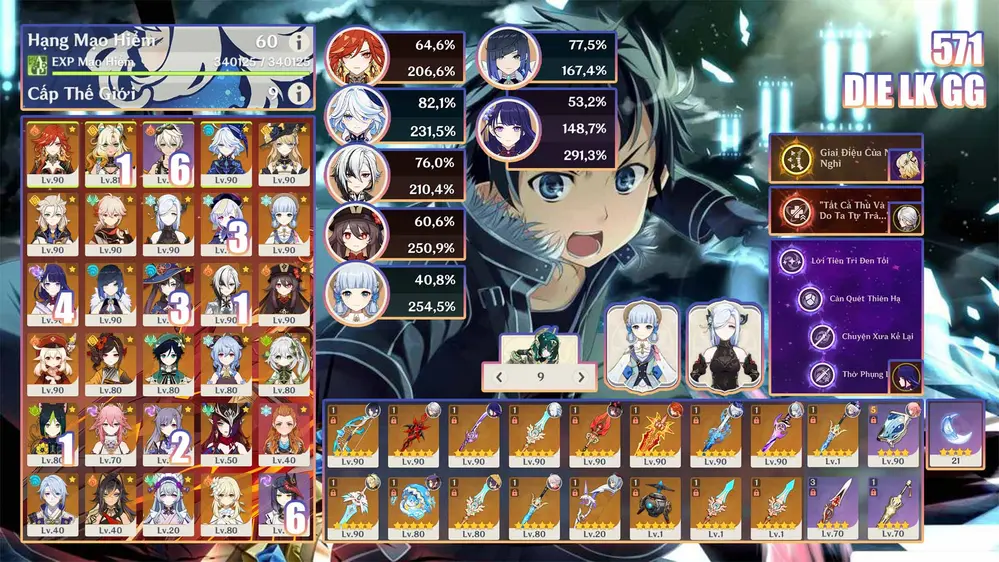
Task: Select the Shenhe black outfit card
Action: coord(724,346)
